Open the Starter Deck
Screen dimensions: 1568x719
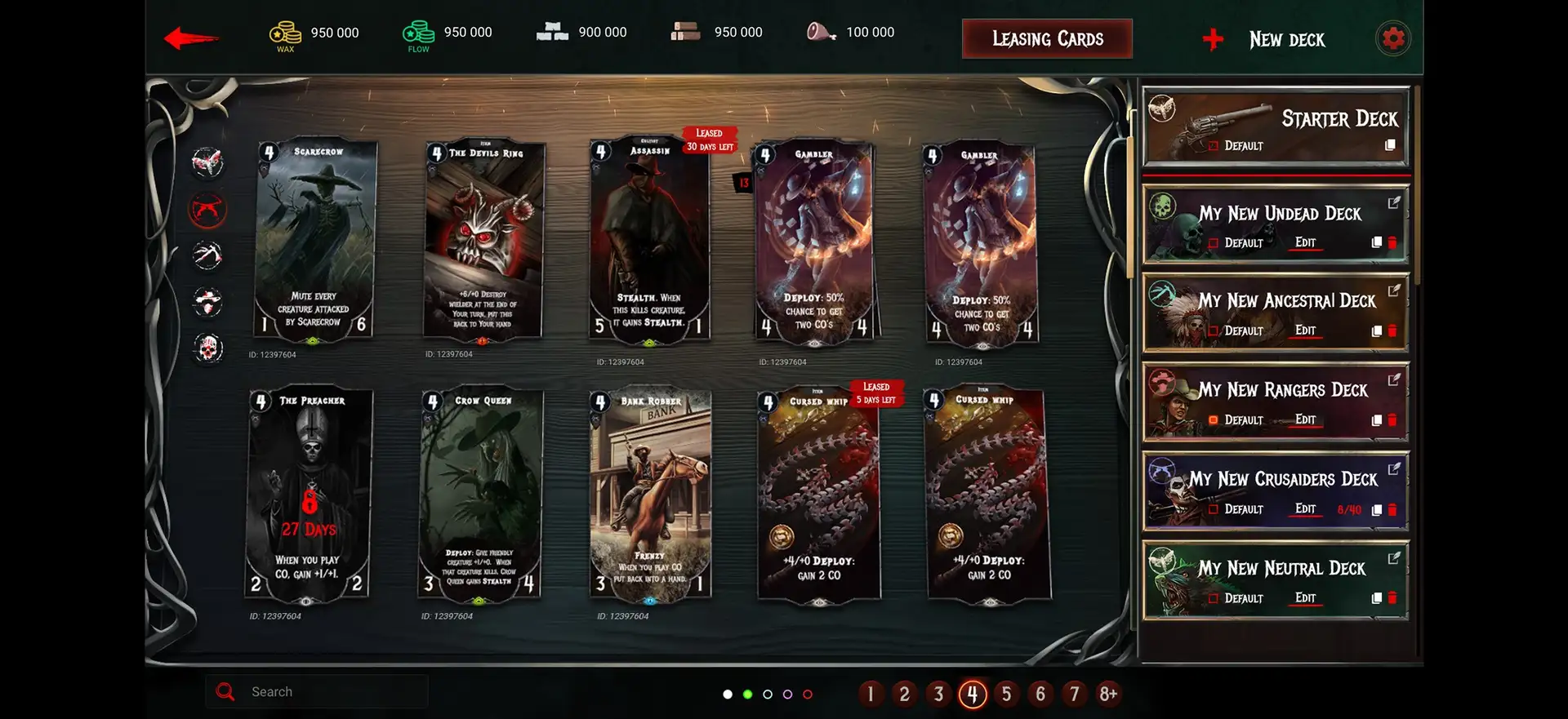(1275, 127)
